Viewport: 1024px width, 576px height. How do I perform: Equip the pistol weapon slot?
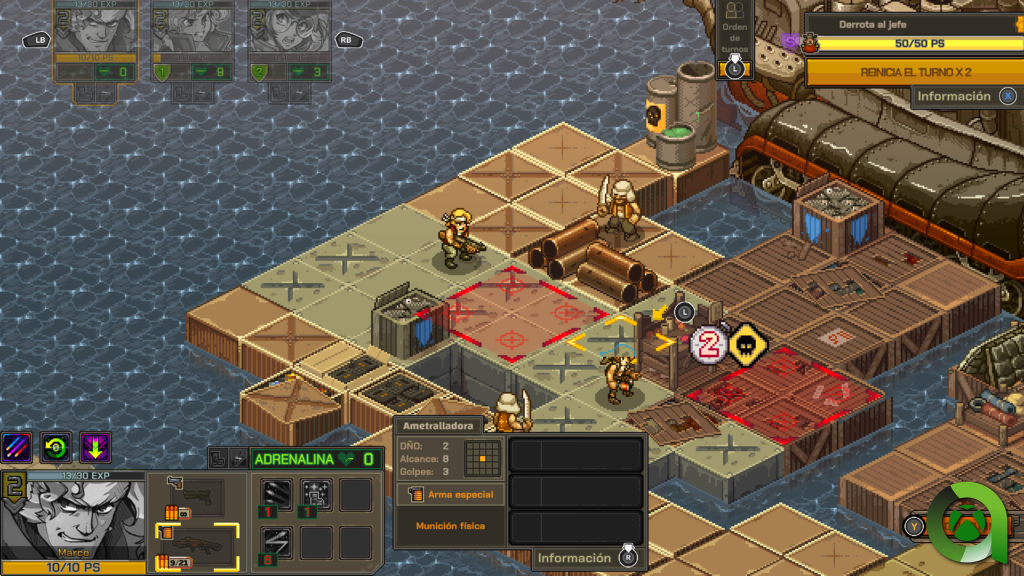point(196,495)
